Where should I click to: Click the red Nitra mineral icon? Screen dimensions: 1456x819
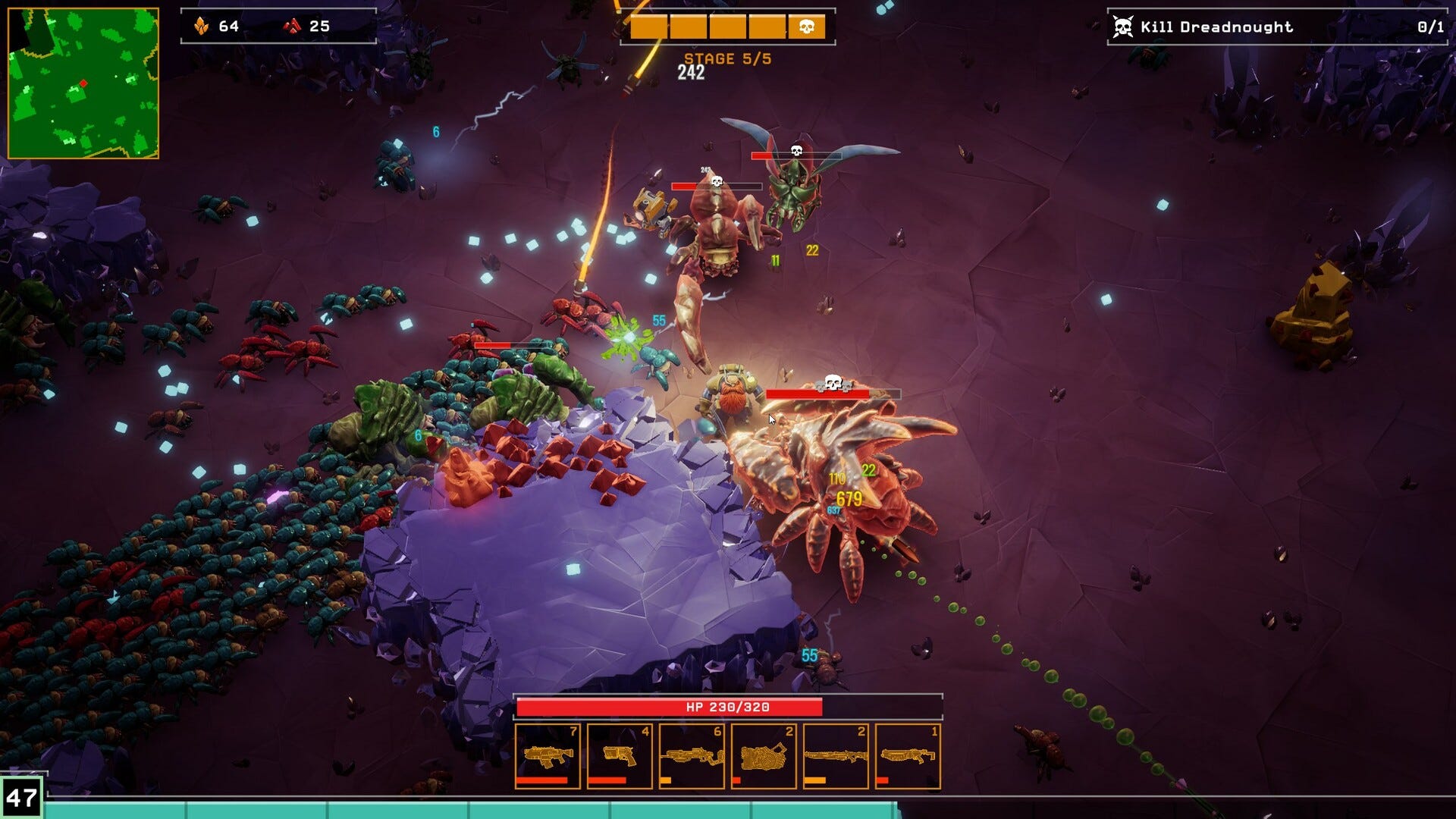tap(290, 25)
